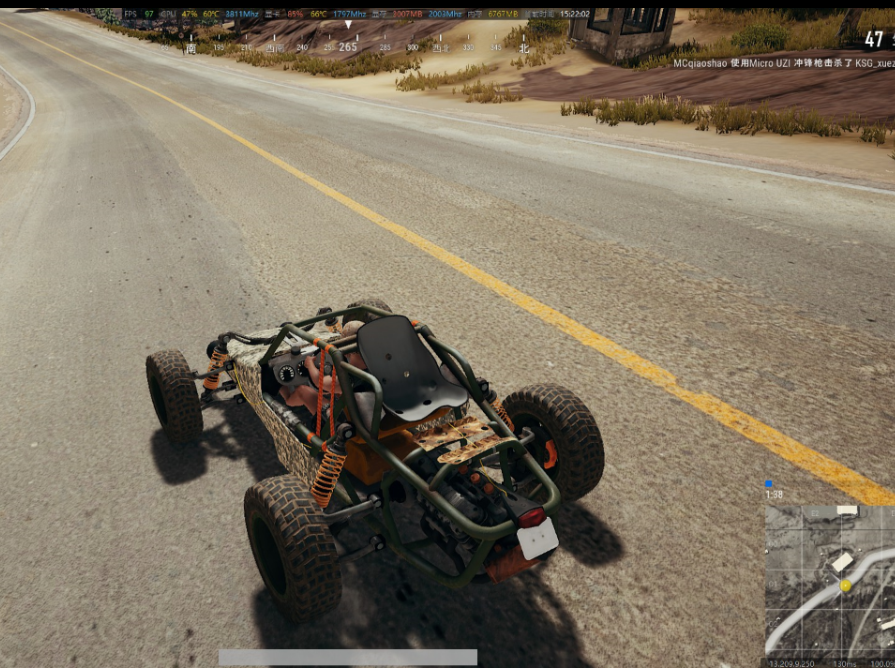Click the FPS performance overlay bar
Viewport: 895px width, 668px height.
[x=357, y=14]
